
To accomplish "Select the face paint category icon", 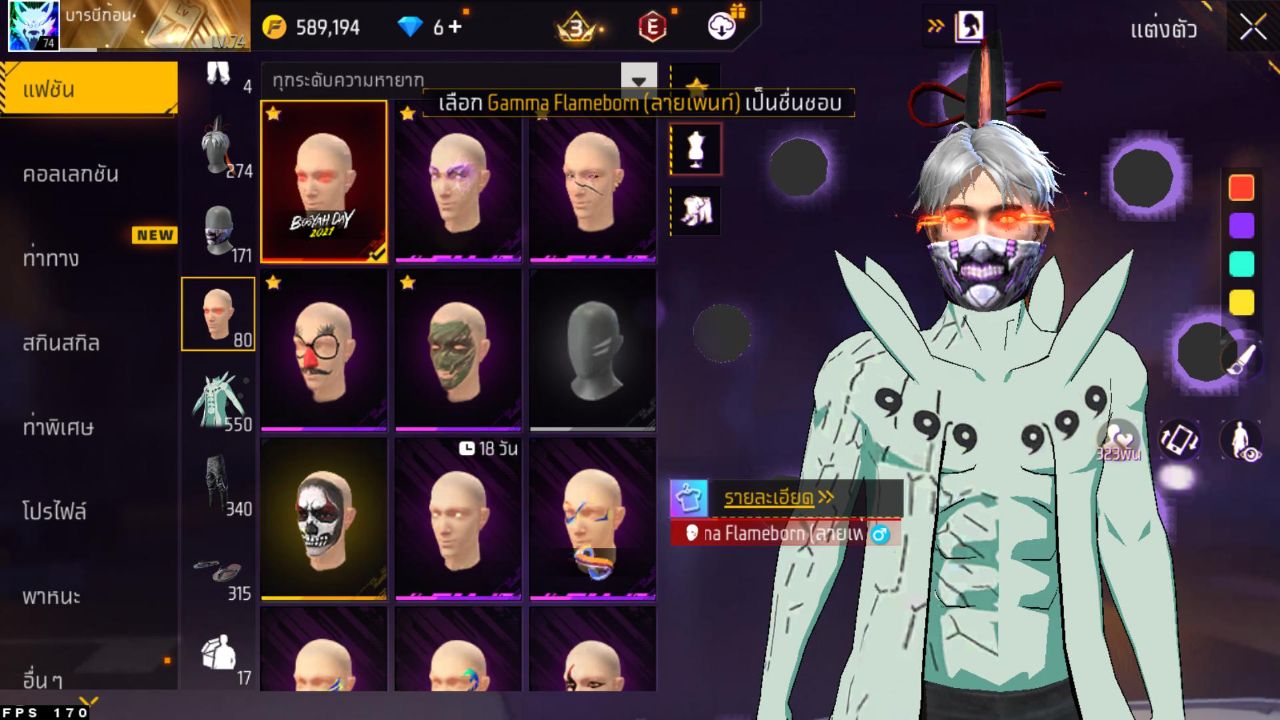I will (220, 311).
